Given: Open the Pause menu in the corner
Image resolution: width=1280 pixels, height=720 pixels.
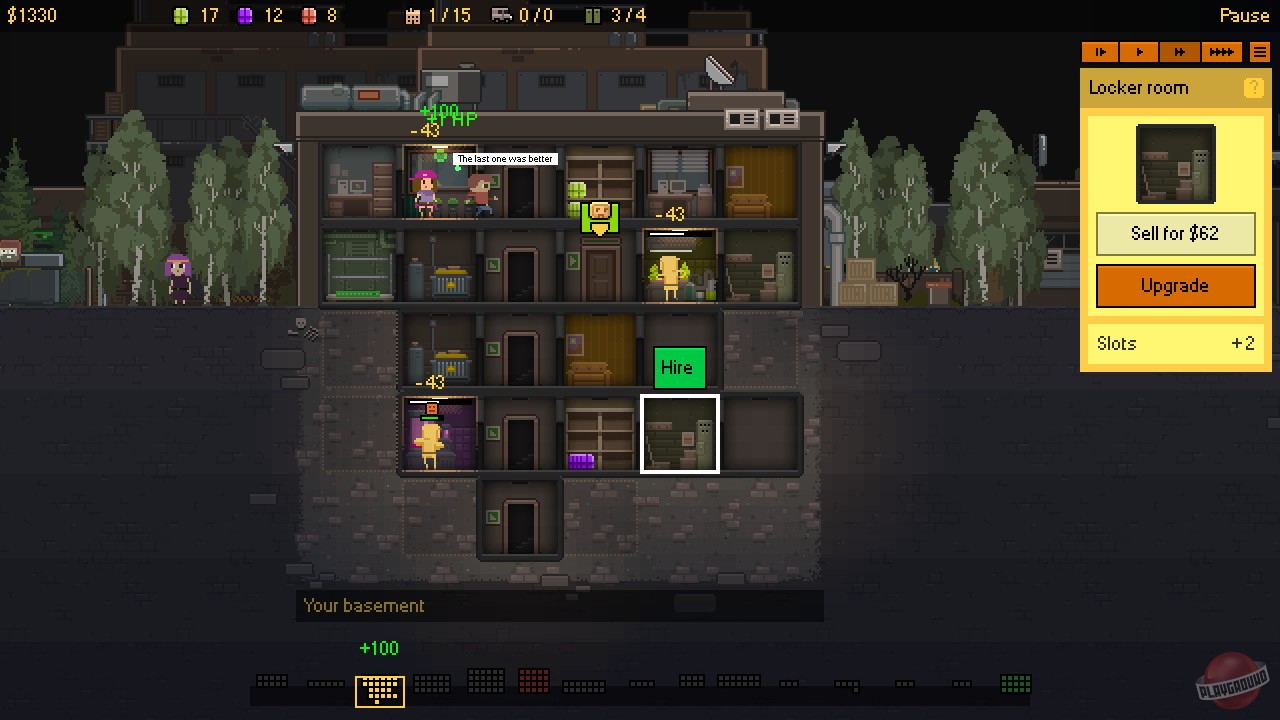Looking at the screenshot, I should click(1244, 15).
